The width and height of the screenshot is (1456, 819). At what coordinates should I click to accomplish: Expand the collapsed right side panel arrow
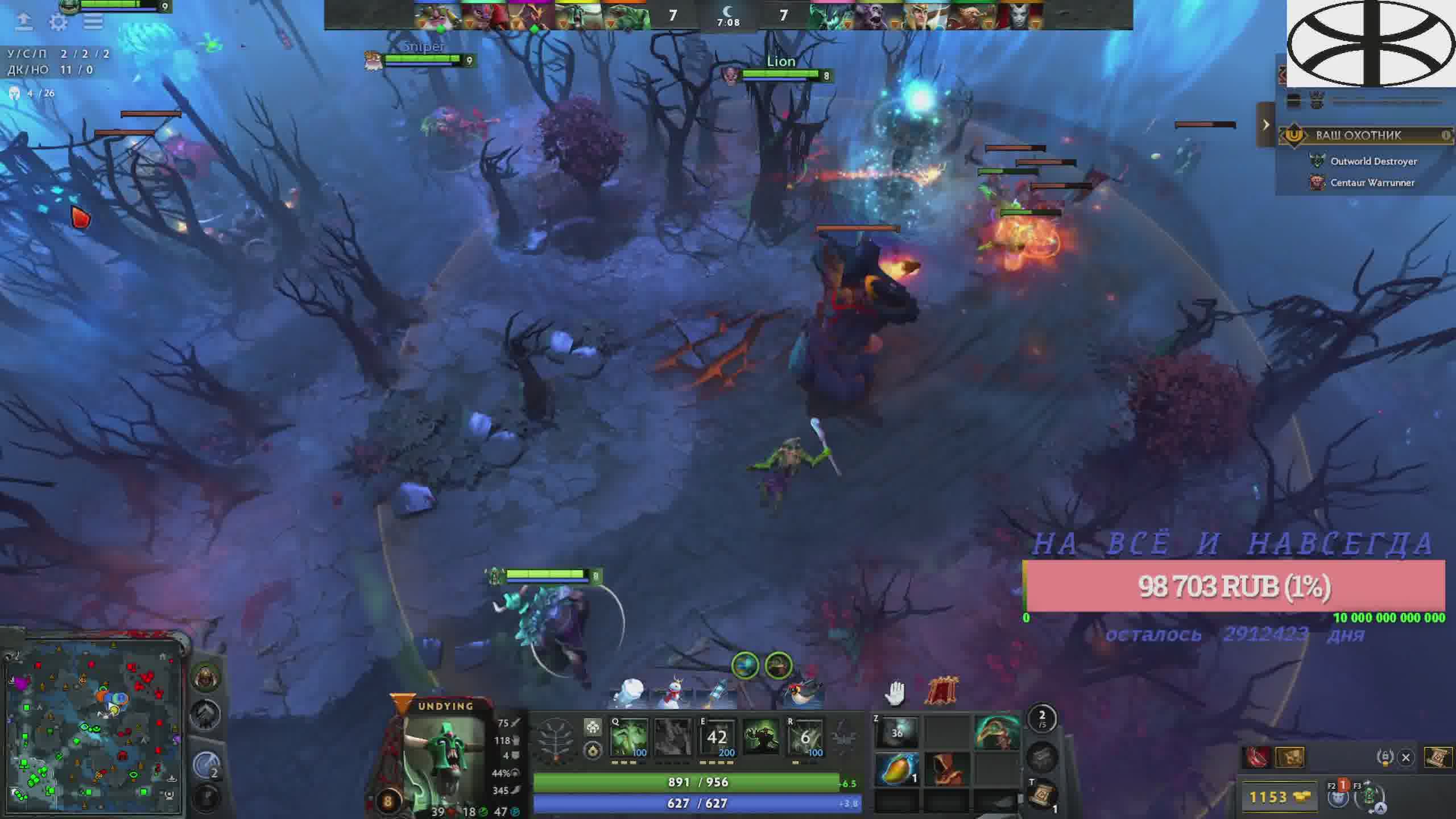(1265, 125)
